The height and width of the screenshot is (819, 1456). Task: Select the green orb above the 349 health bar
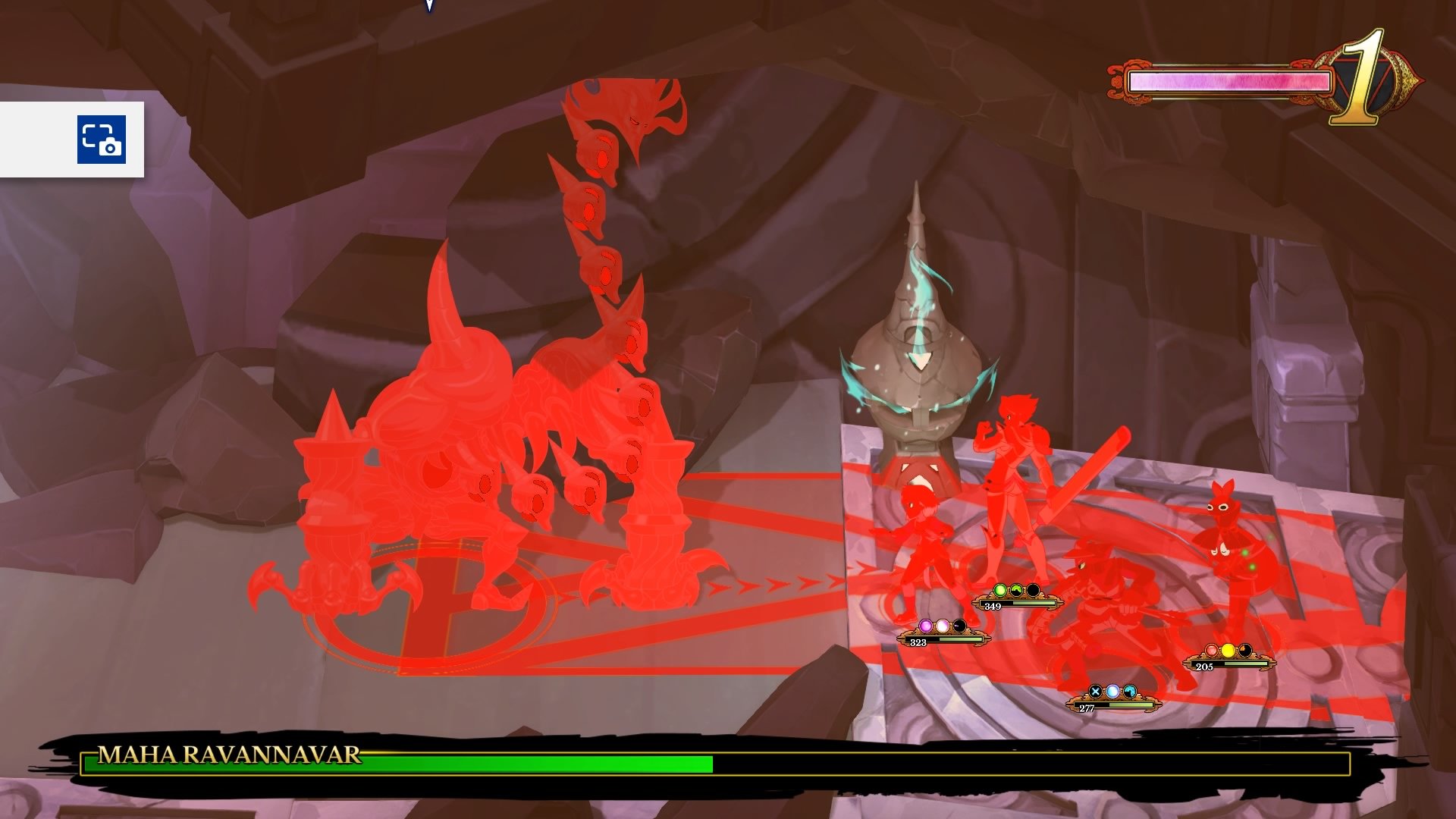click(x=1000, y=590)
